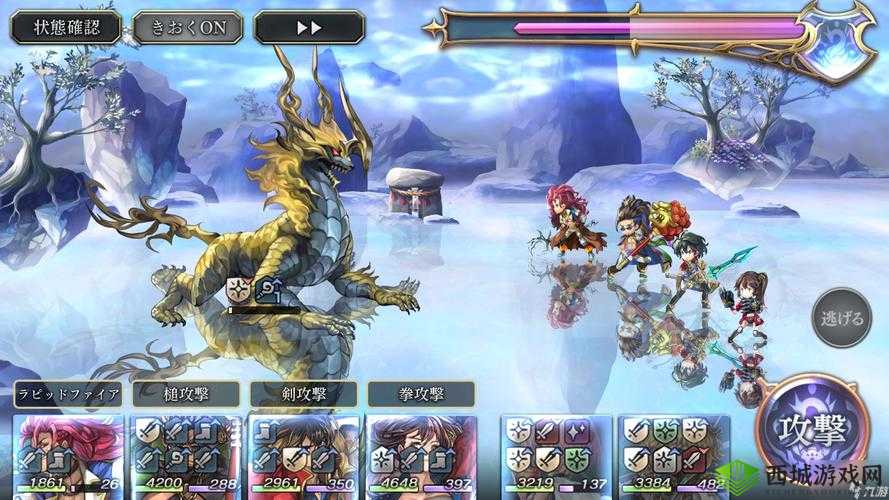Choose the 剣攻撃 sword attack command
This screenshot has height=500, width=889.
click(x=302, y=394)
